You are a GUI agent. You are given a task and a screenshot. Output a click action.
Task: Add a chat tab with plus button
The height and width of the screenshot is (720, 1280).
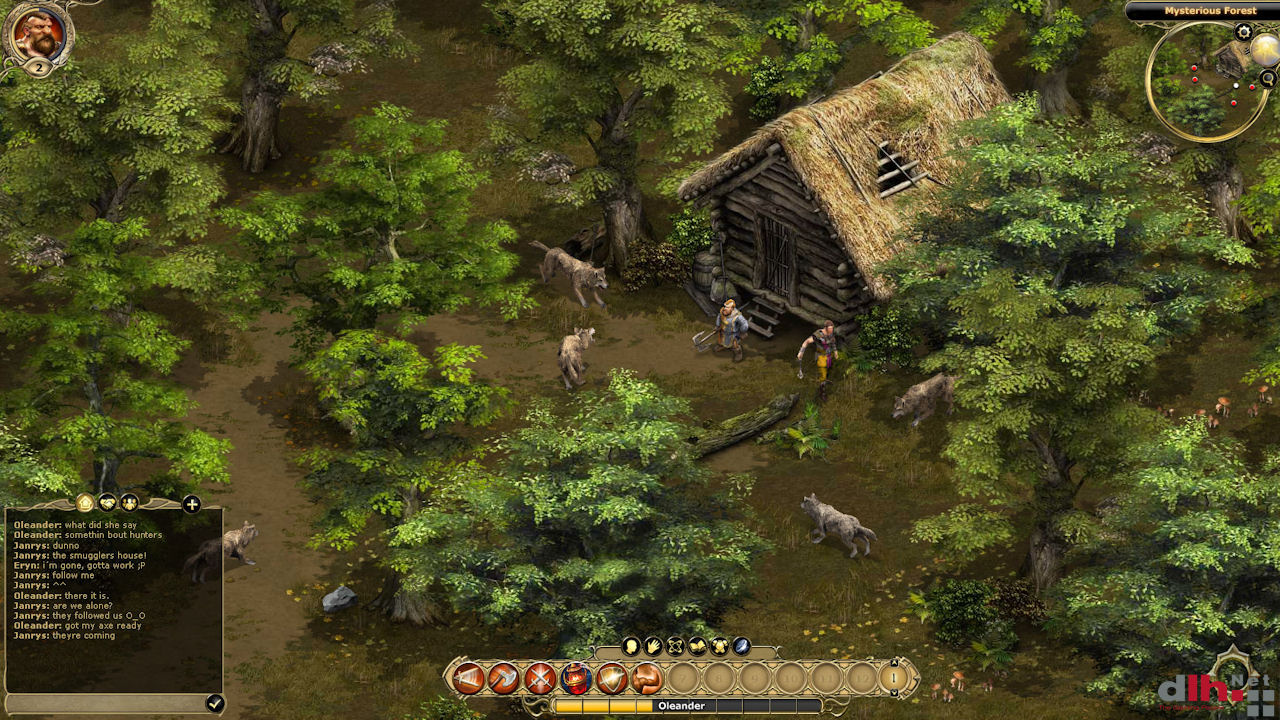click(x=191, y=504)
